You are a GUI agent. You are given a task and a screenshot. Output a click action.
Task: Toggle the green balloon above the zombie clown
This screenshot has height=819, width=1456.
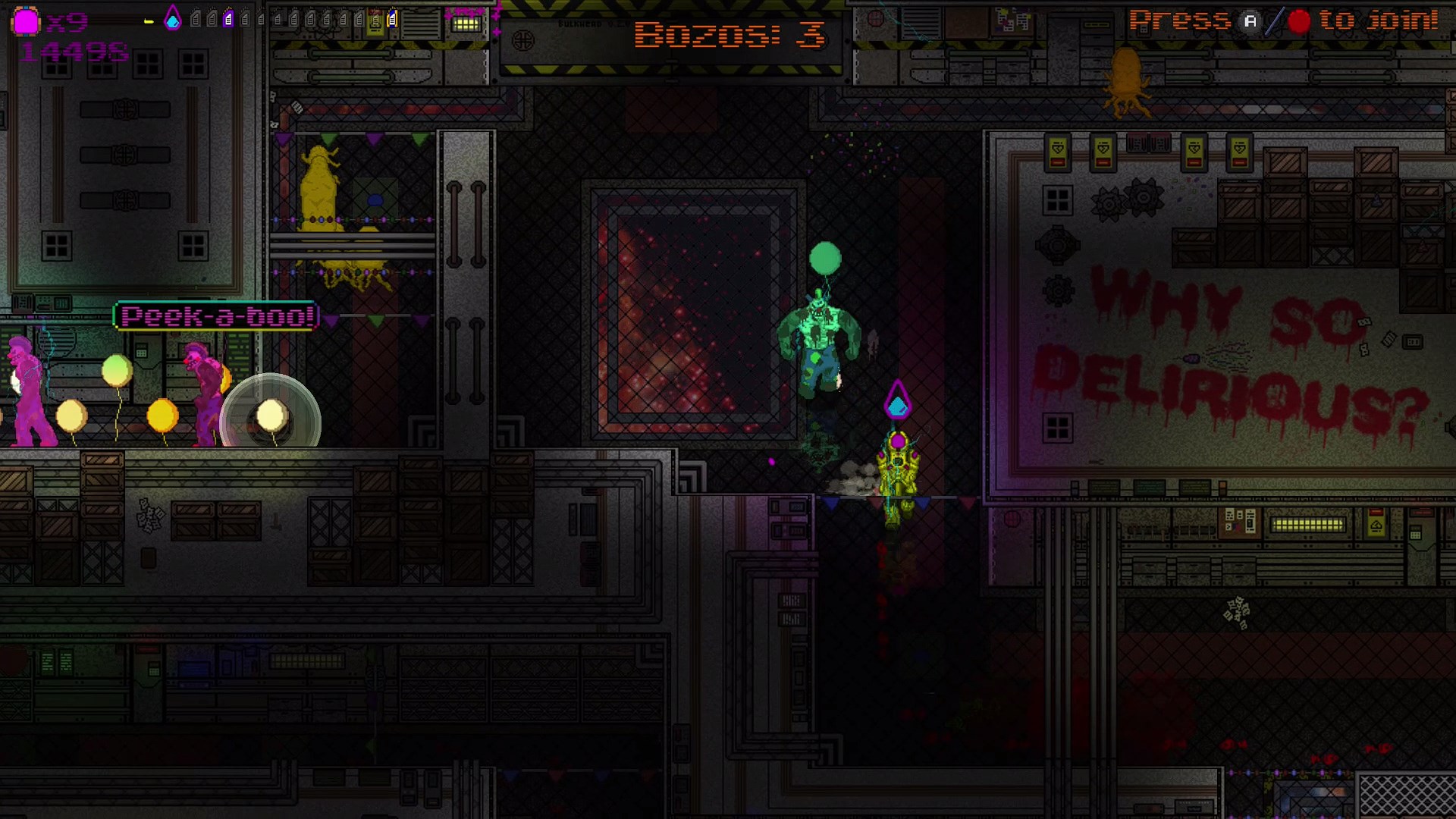(x=825, y=259)
